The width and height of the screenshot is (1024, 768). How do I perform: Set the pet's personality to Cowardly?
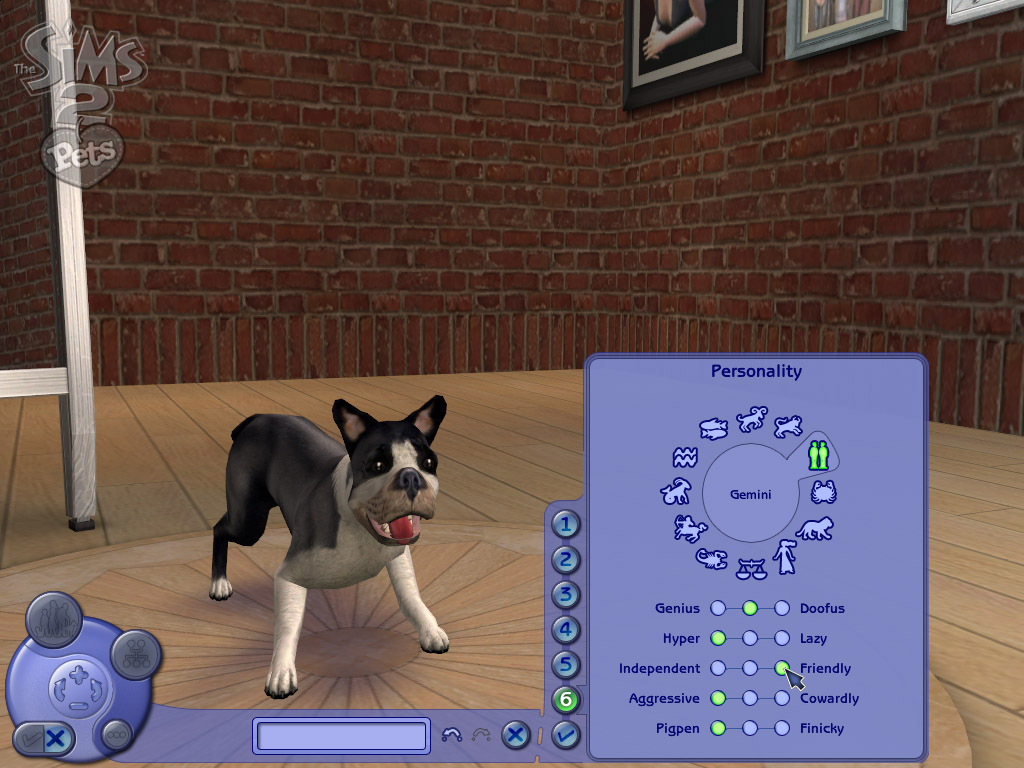pyautogui.click(x=782, y=698)
